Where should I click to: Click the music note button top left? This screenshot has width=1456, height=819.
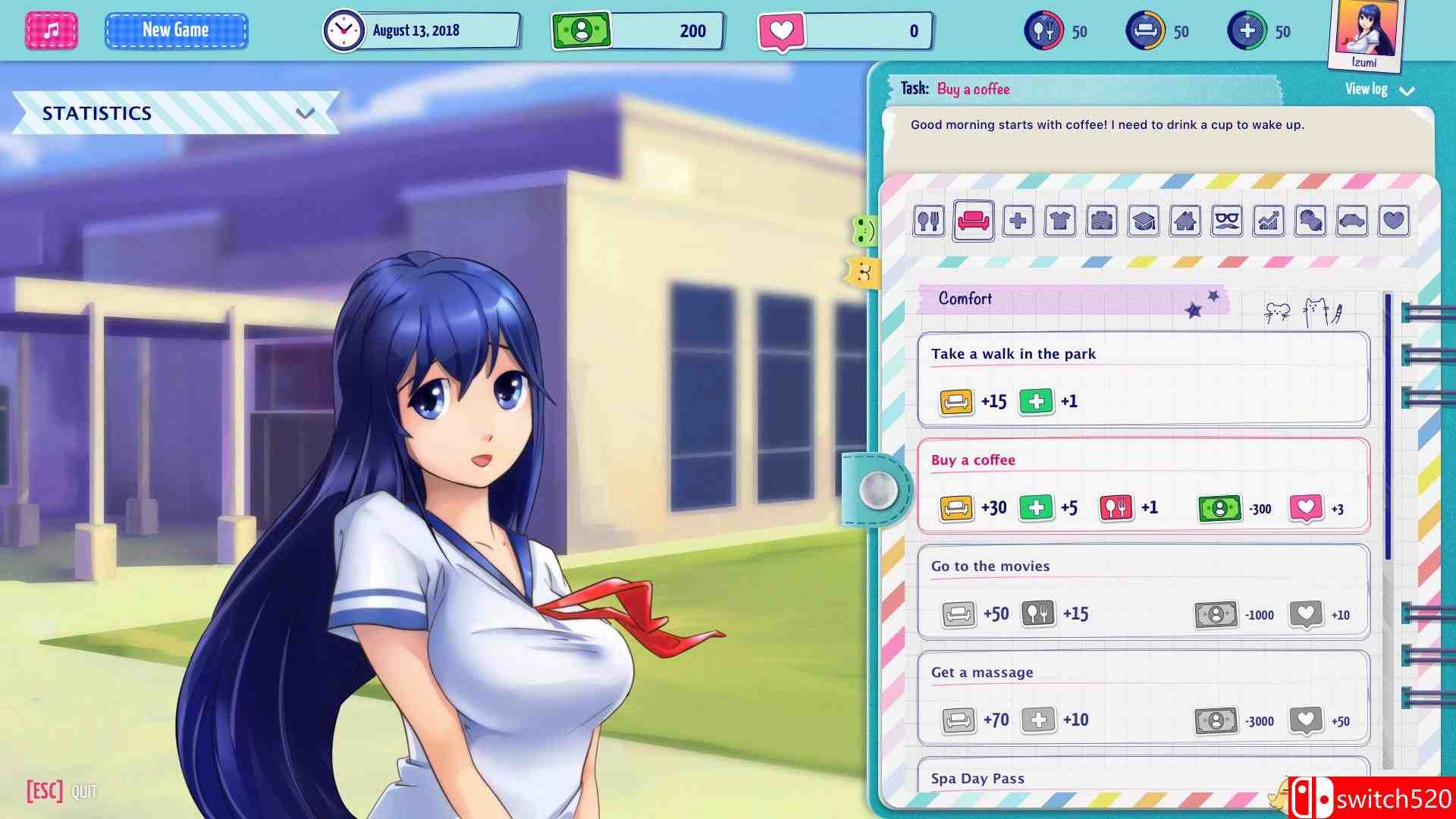tap(50, 30)
